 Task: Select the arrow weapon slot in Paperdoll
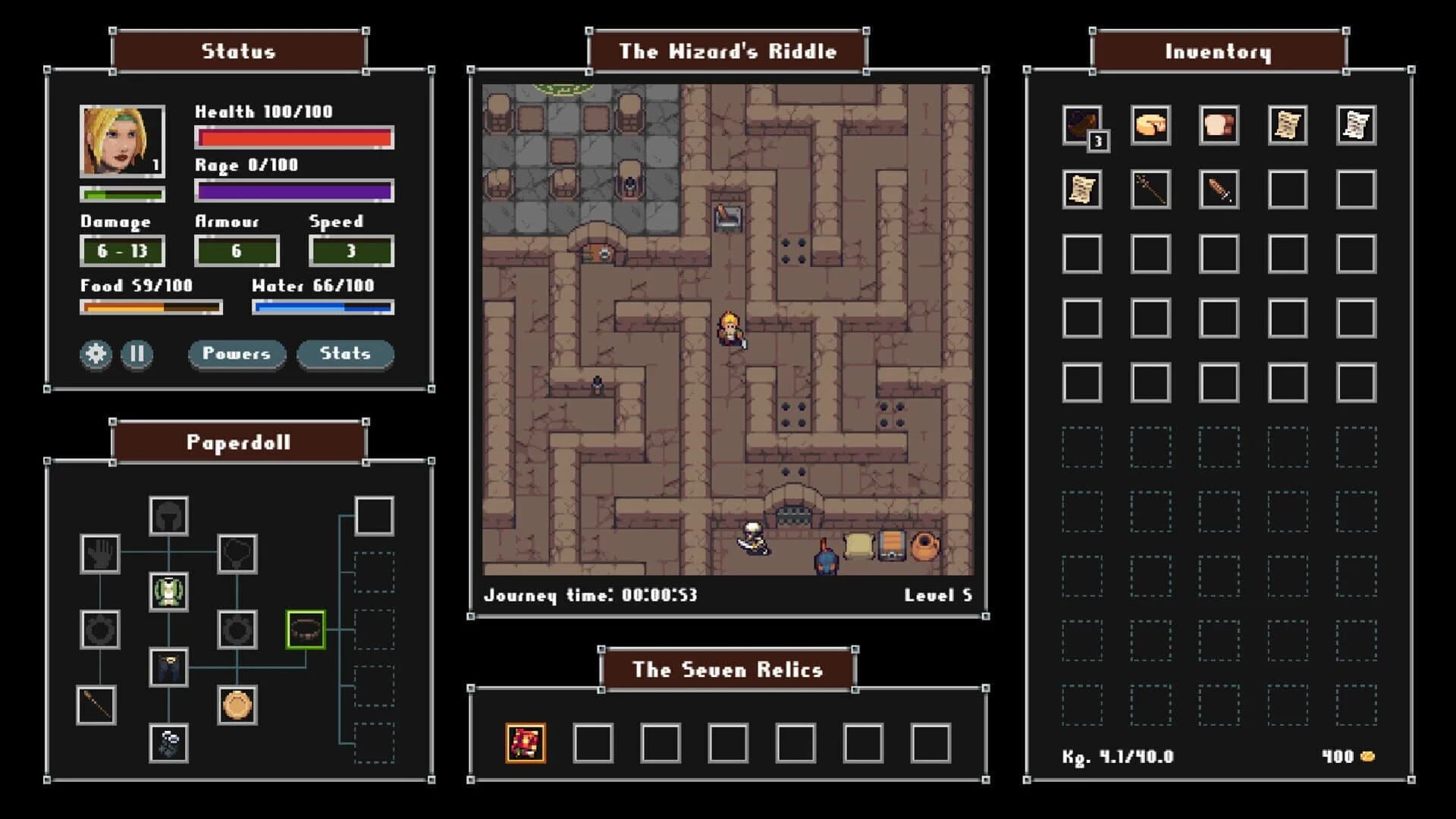[x=99, y=706]
